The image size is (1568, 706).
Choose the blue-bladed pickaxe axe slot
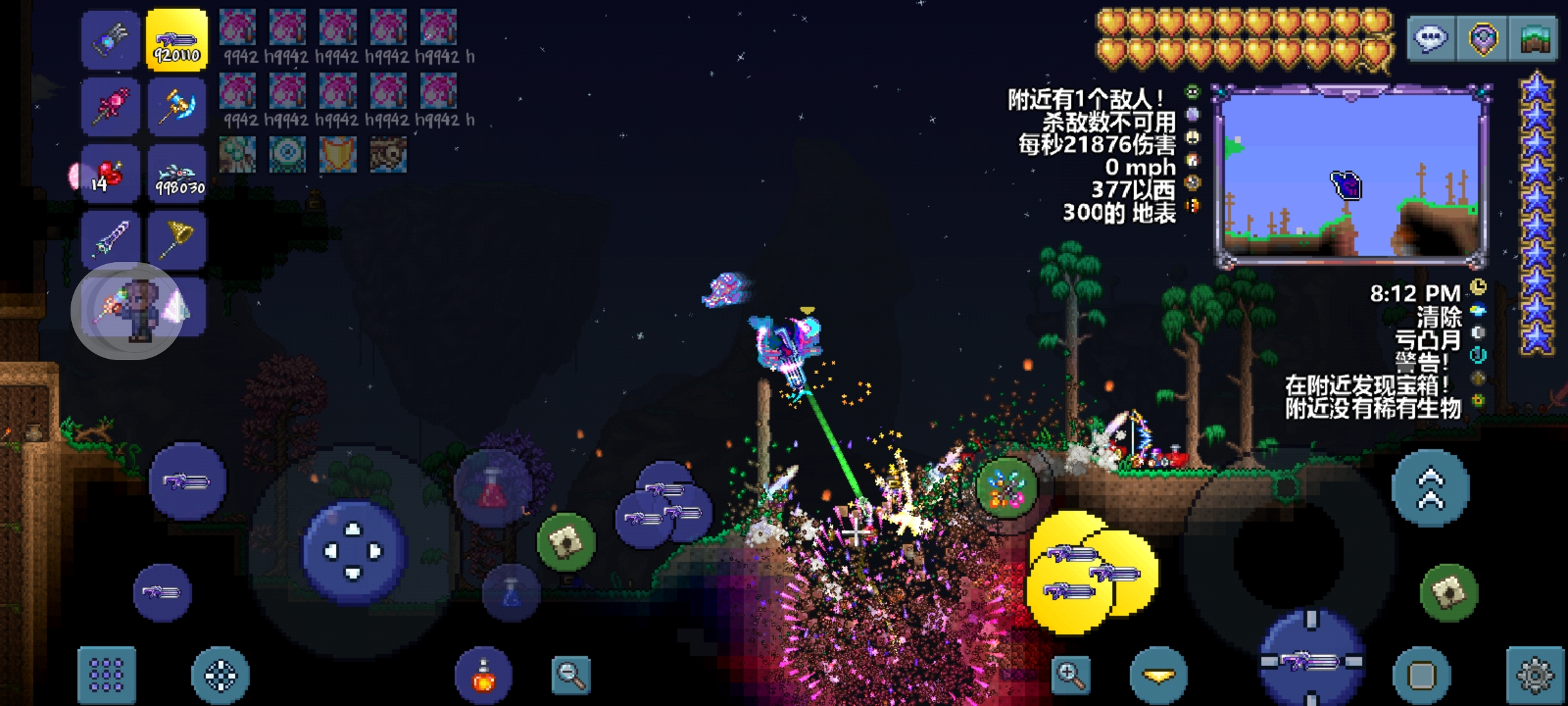[x=176, y=107]
